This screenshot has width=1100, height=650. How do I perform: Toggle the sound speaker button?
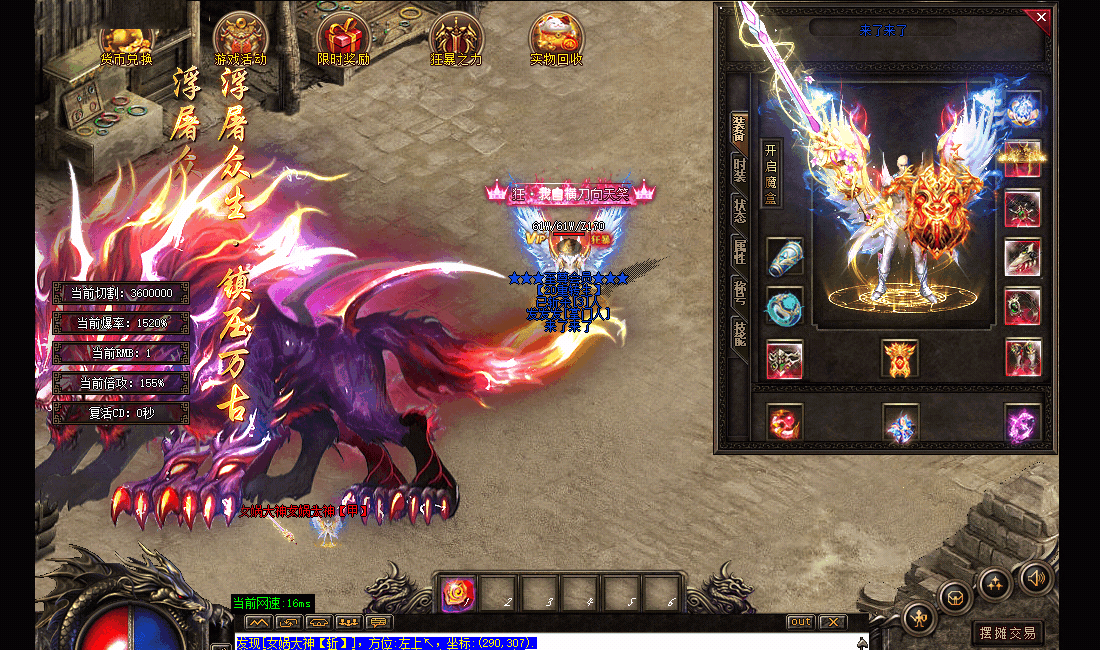pos(1035,578)
